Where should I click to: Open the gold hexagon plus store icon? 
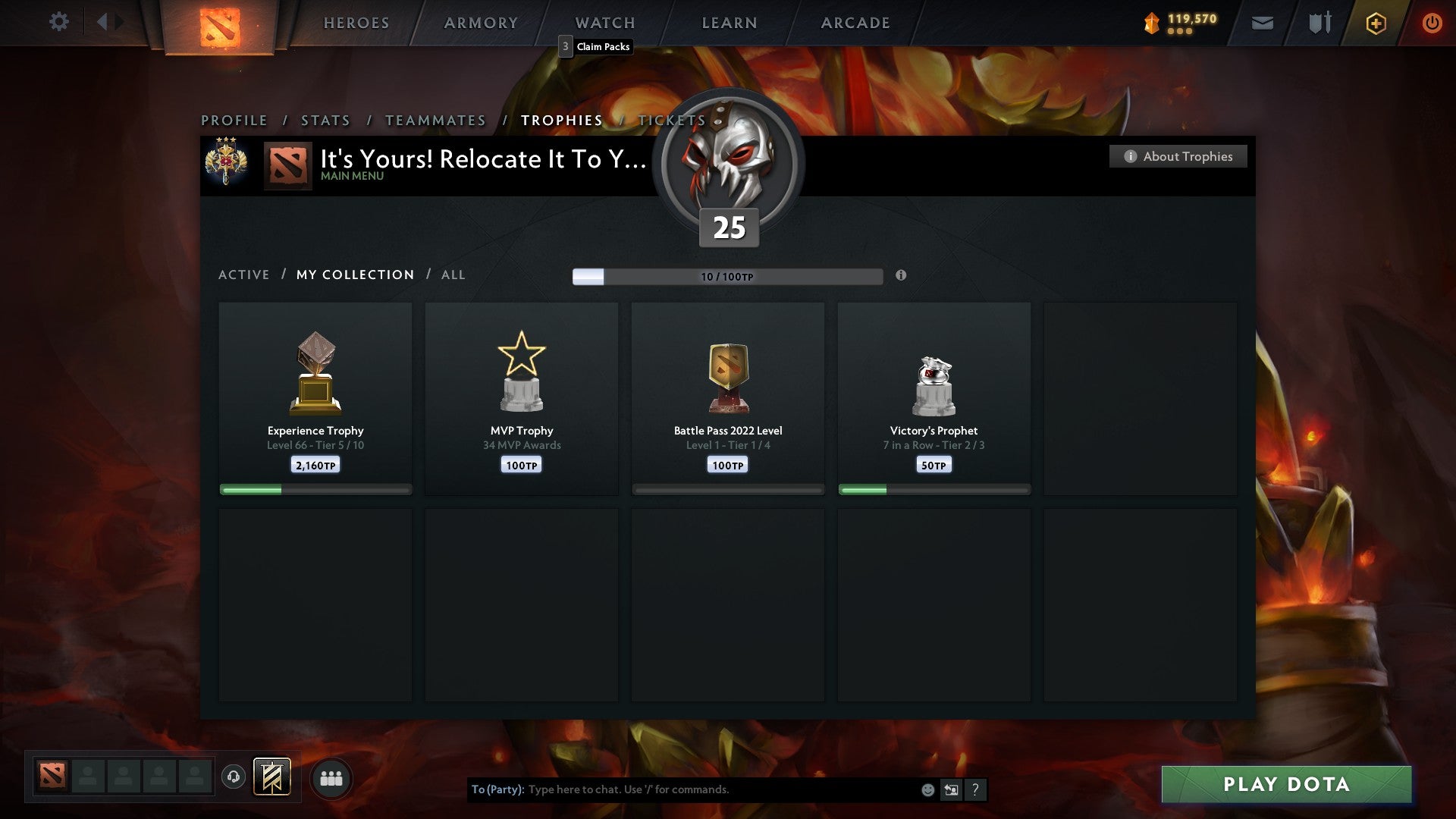(1376, 23)
